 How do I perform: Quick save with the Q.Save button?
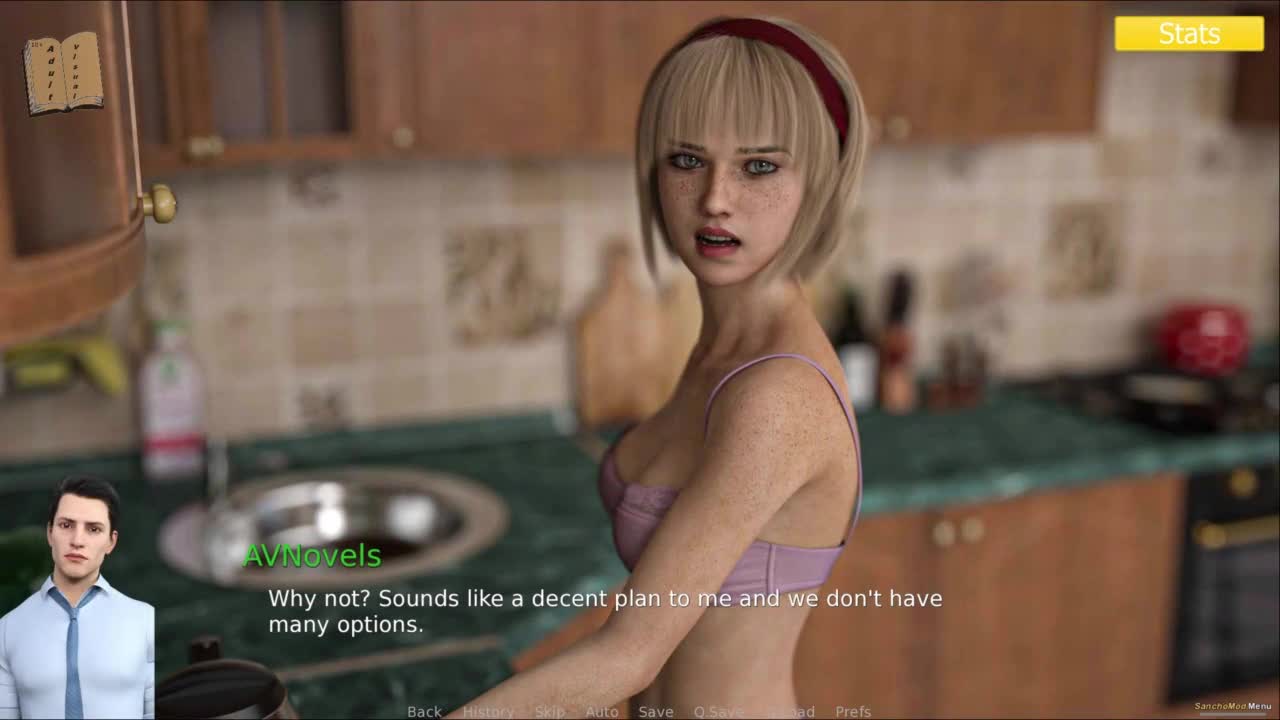(718, 712)
